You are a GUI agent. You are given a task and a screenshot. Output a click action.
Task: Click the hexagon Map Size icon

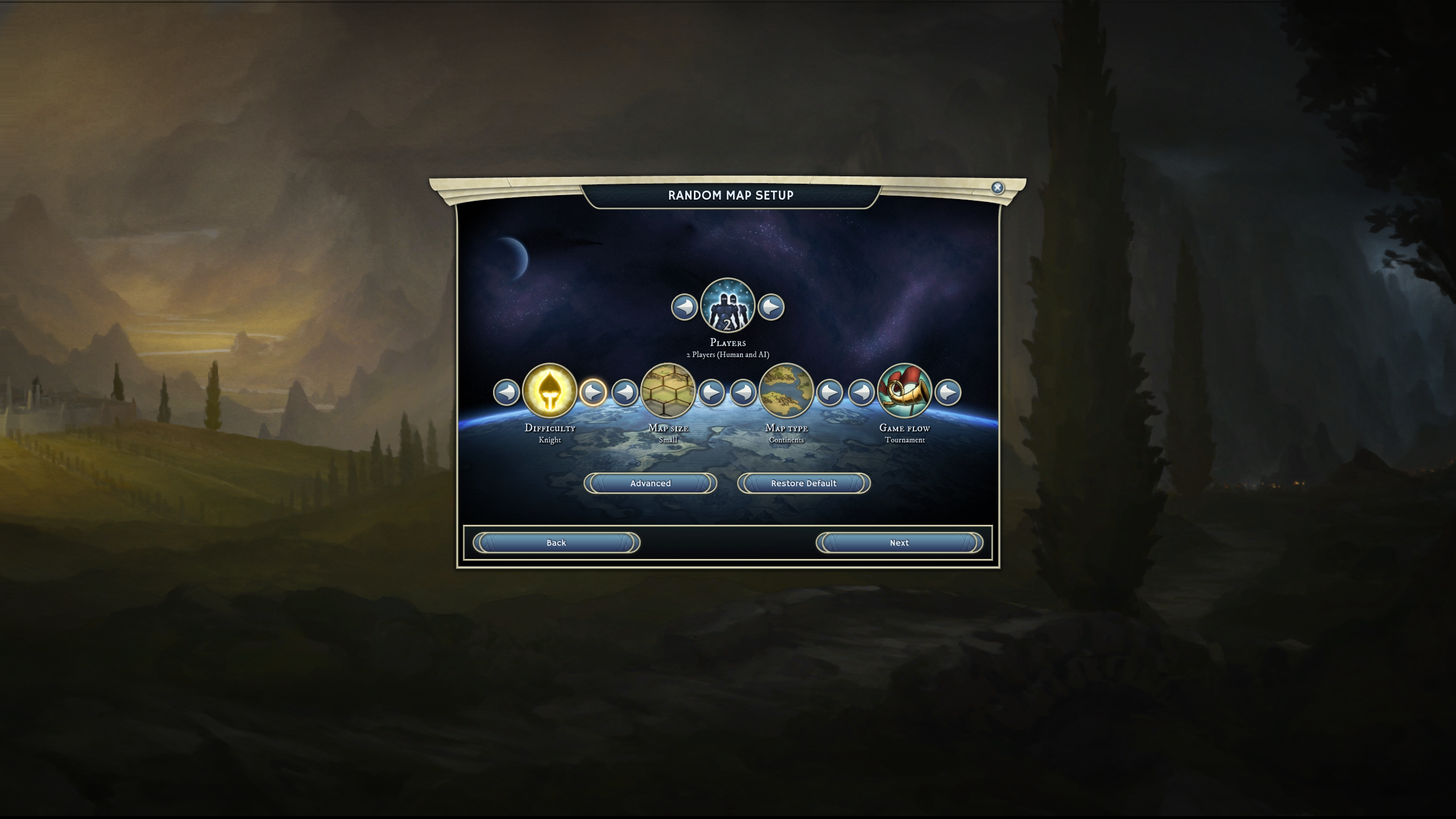(x=668, y=391)
